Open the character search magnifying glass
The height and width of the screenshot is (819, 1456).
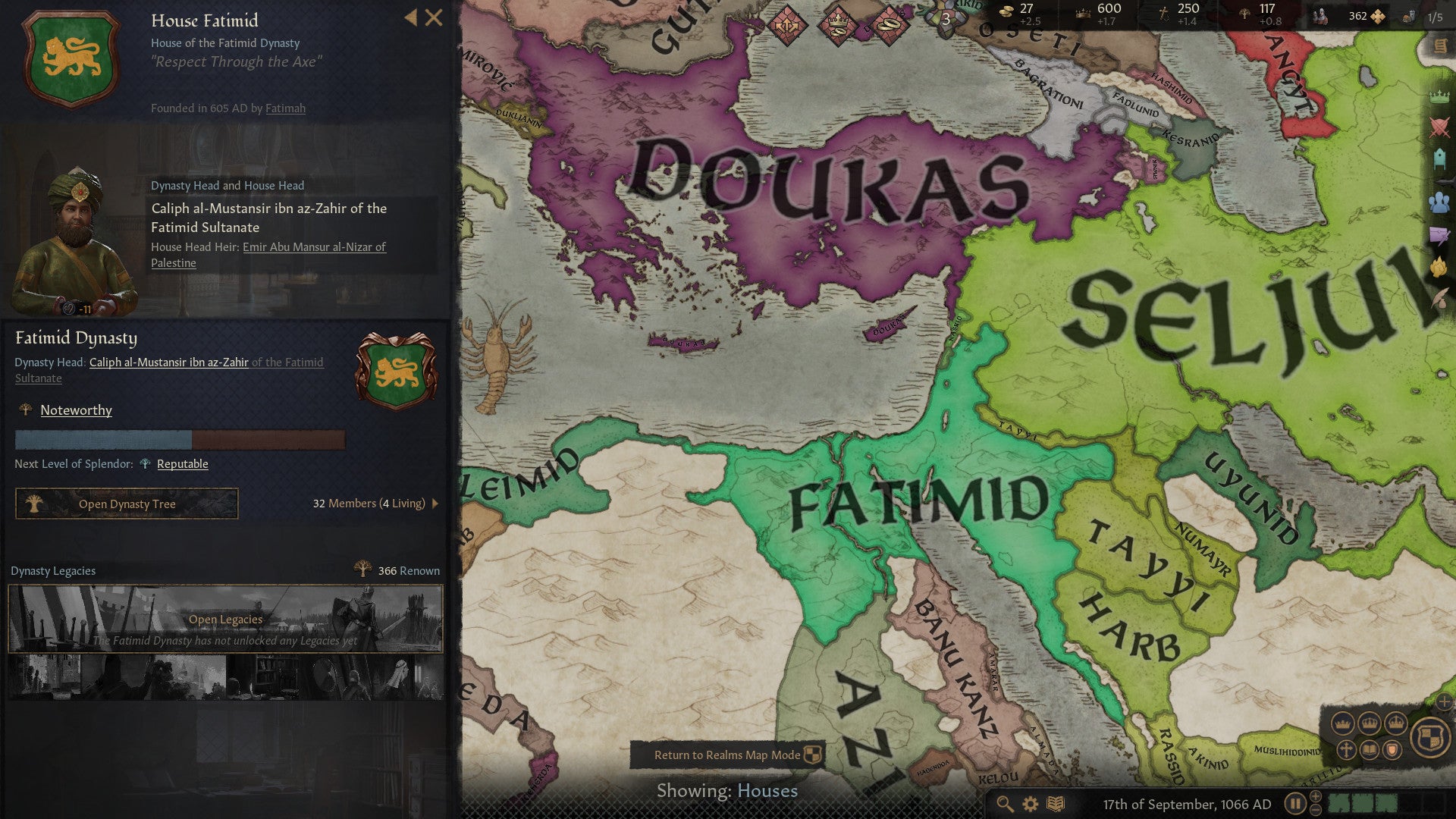[x=1005, y=805]
